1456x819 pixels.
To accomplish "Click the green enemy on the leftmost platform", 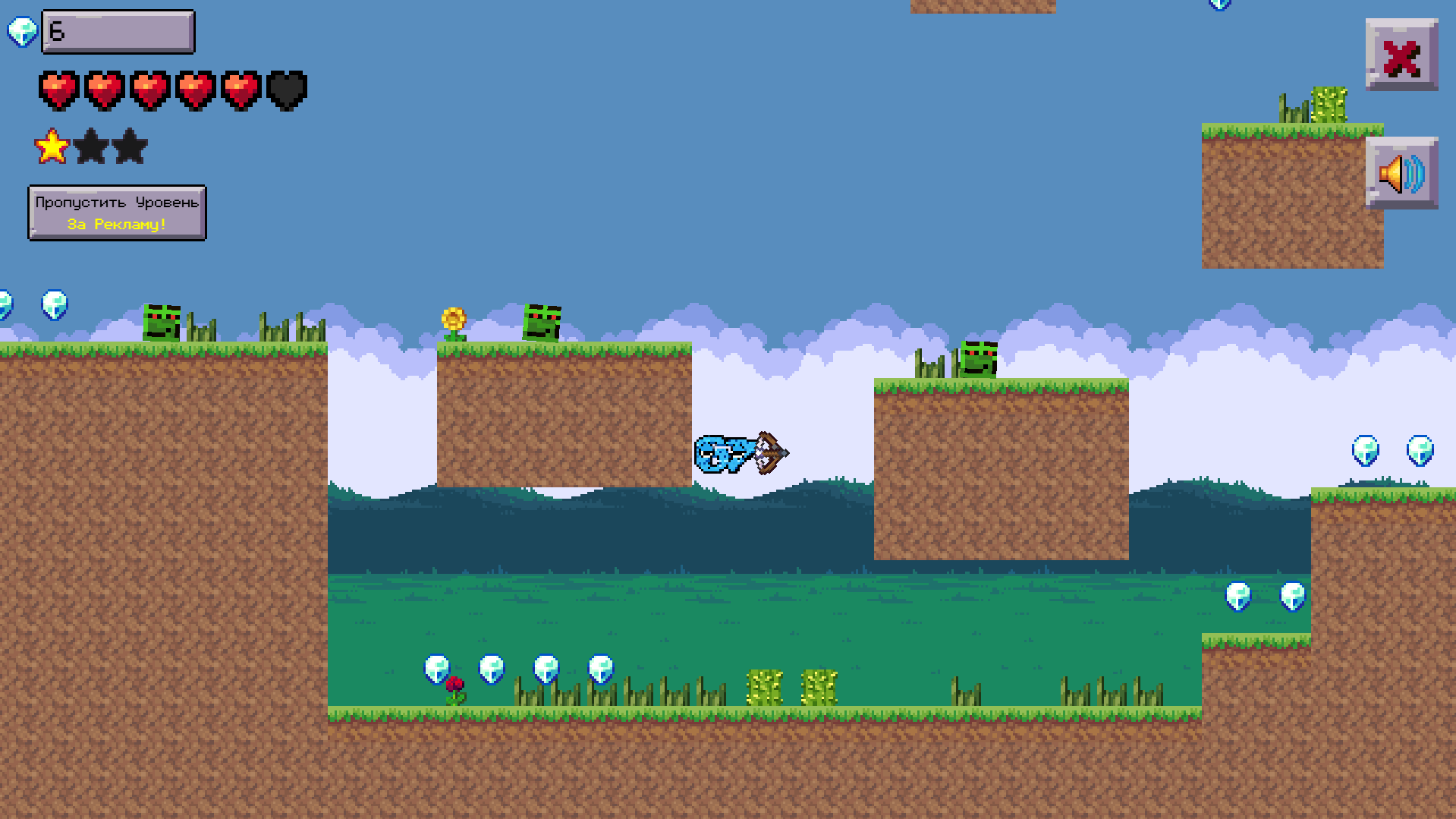I will pos(160,321).
